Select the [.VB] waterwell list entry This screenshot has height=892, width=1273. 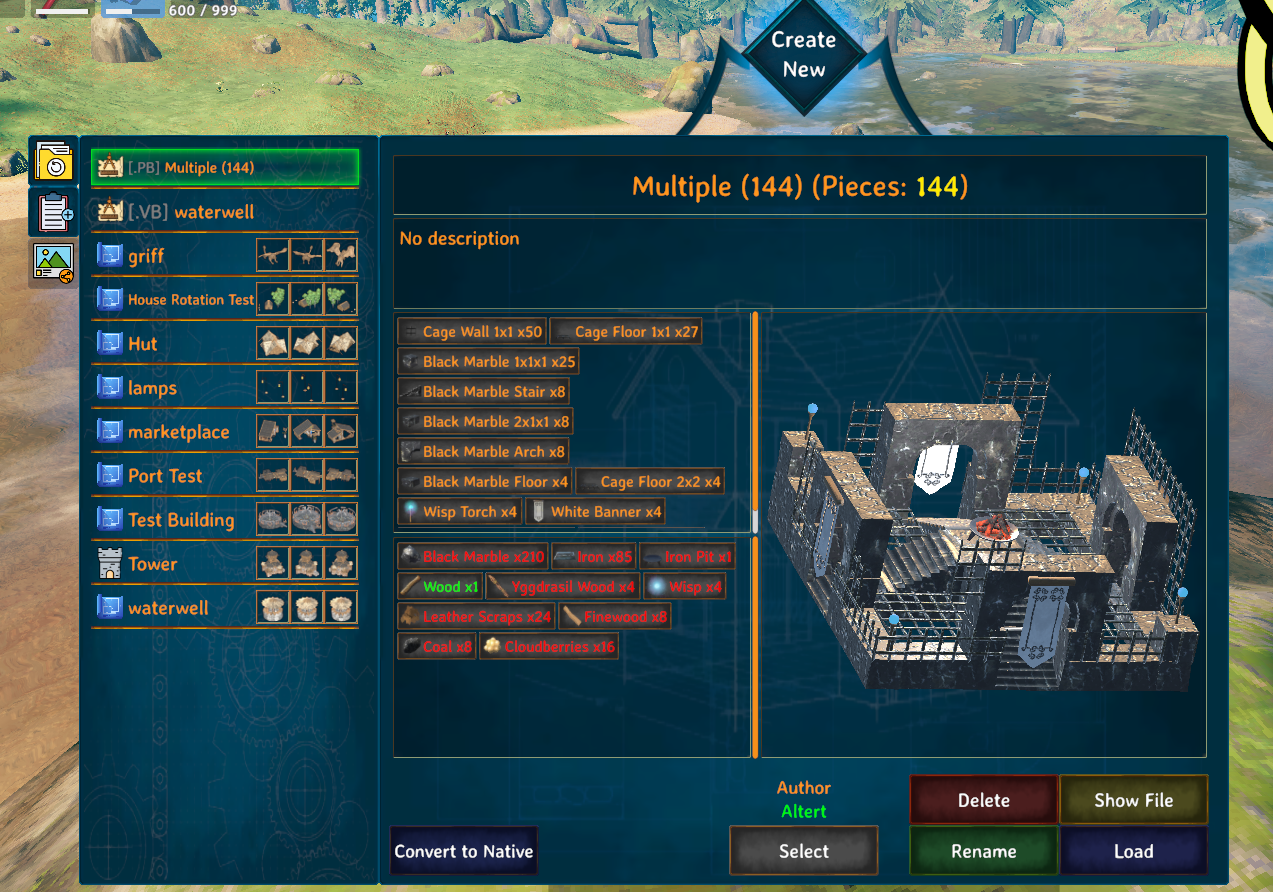(190, 212)
